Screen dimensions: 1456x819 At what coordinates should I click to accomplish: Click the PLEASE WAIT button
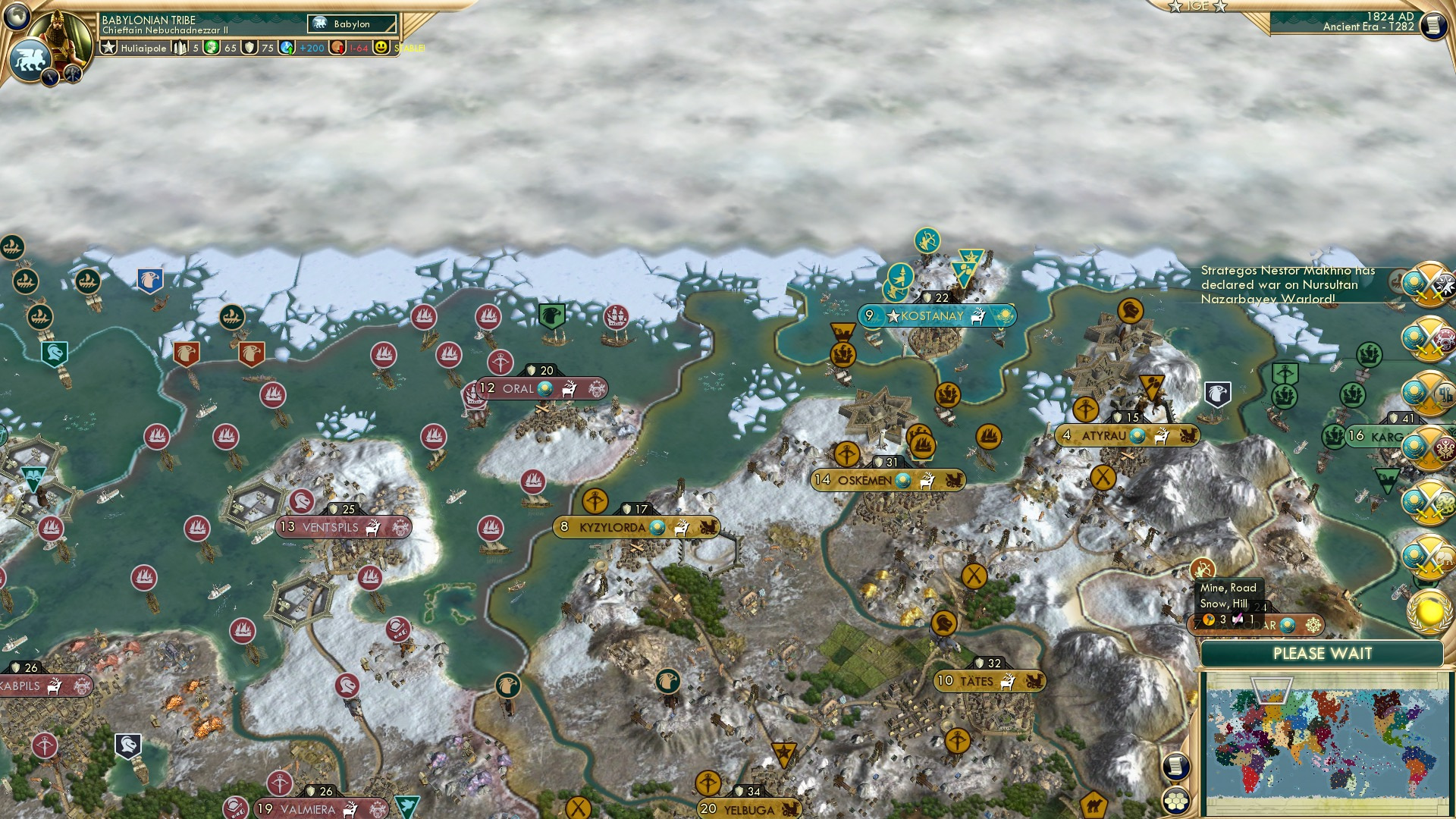[1323, 652]
